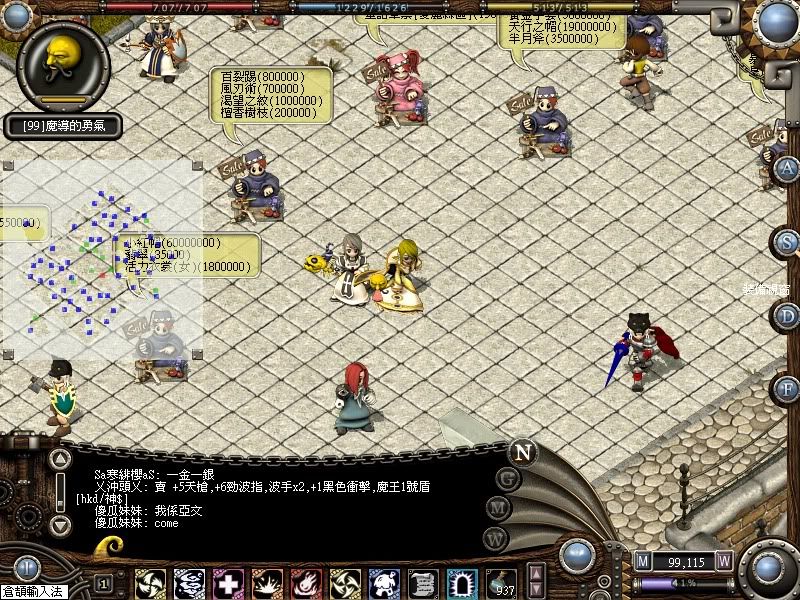This screenshot has height=600, width=800.
Task: Activate the blue tornado skill
Action: pyautogui.click(x=189, y=583)
